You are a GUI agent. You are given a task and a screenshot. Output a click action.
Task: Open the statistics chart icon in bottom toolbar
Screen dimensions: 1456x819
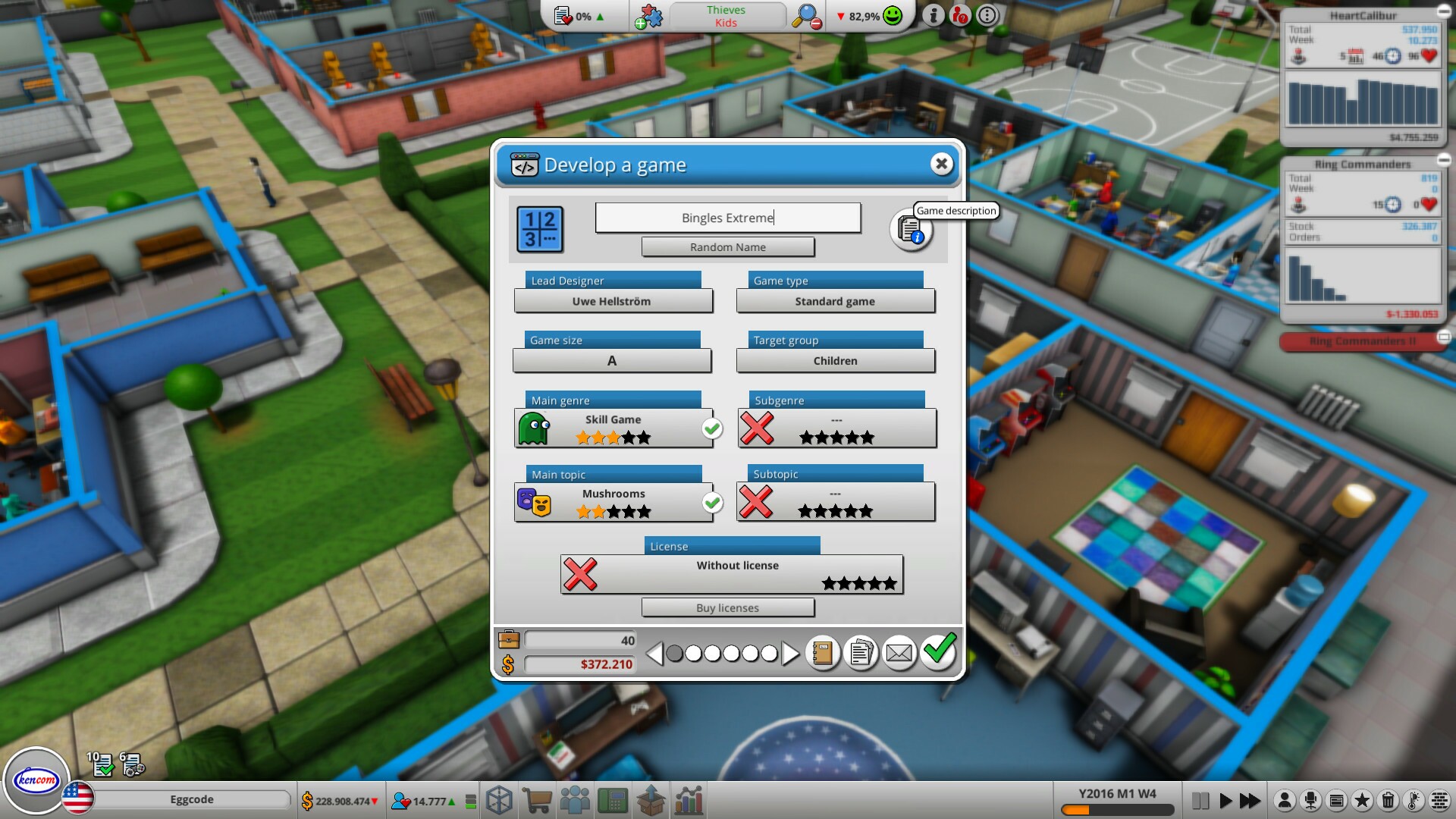tap(689, 799)
